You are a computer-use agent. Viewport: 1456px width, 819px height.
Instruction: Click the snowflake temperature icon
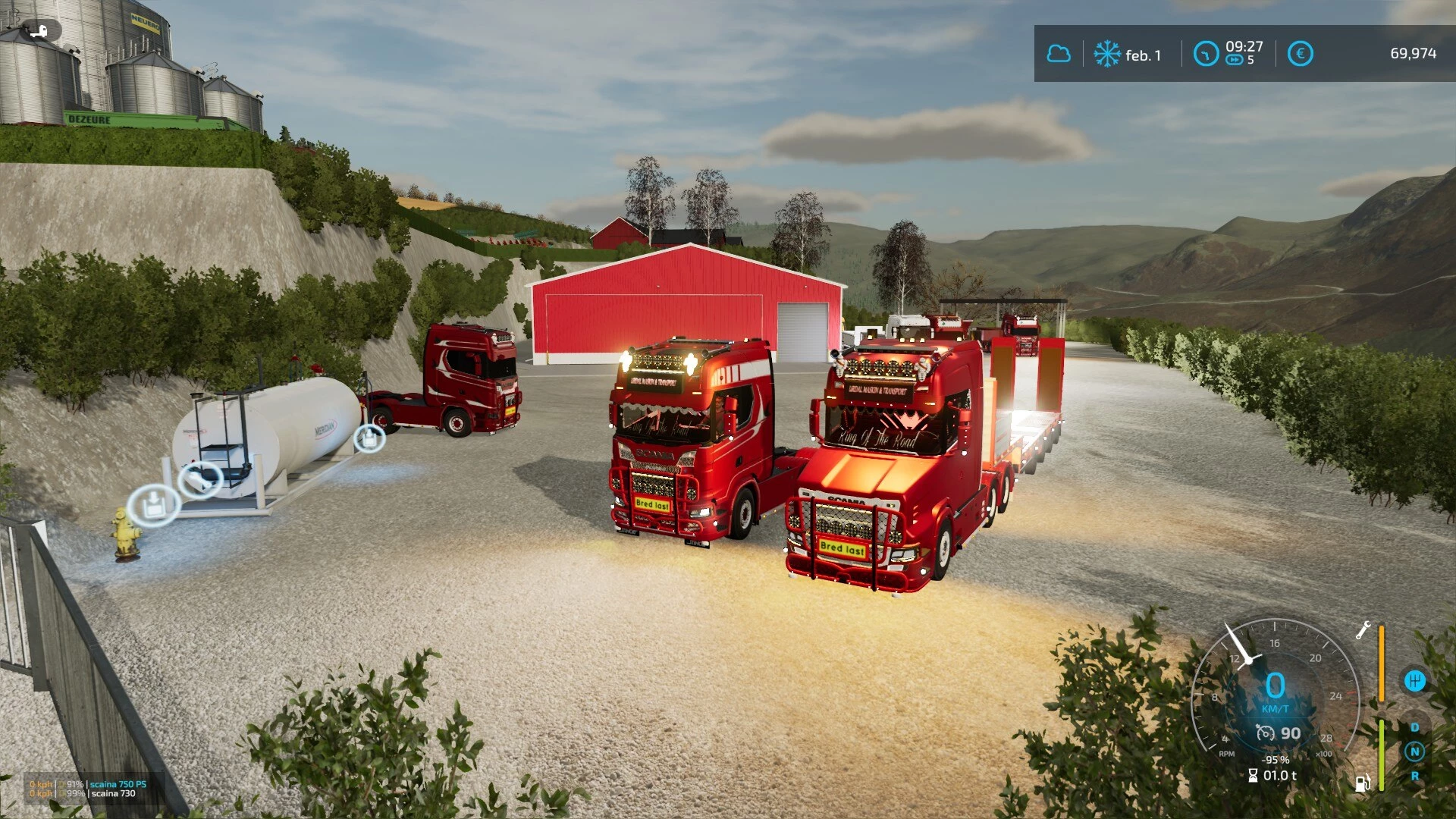1108,53
